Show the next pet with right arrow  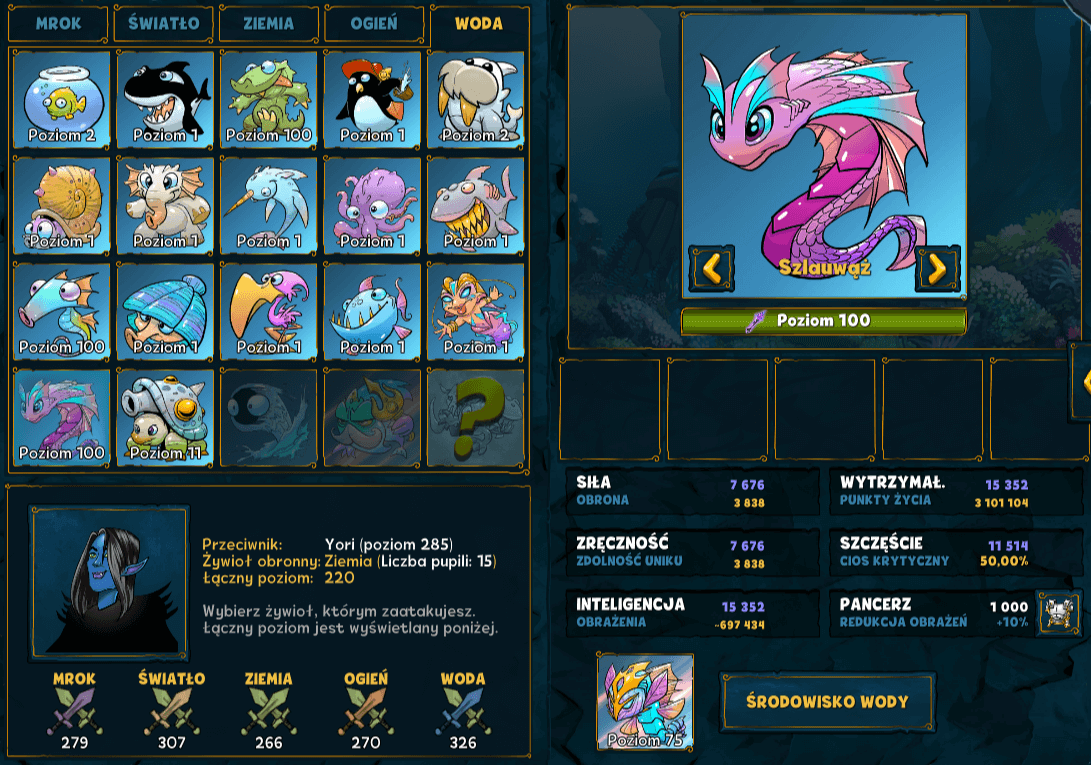(937, 268)
